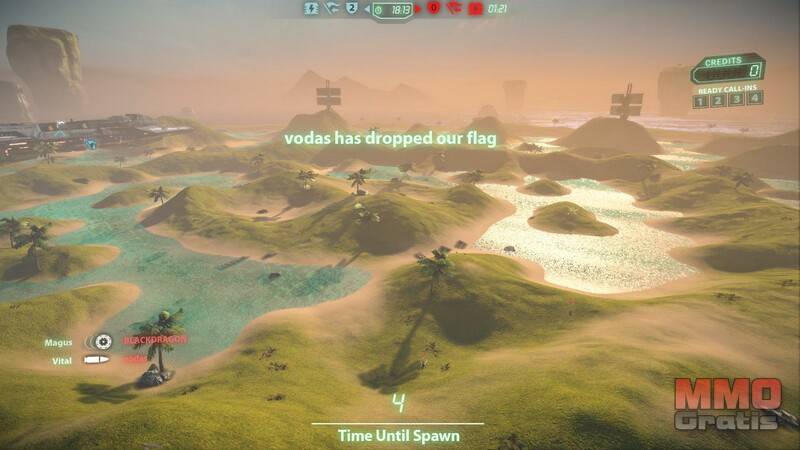Select ready call-in slot 2
This screenshot has height=450, width=800.
click(719, 99)
